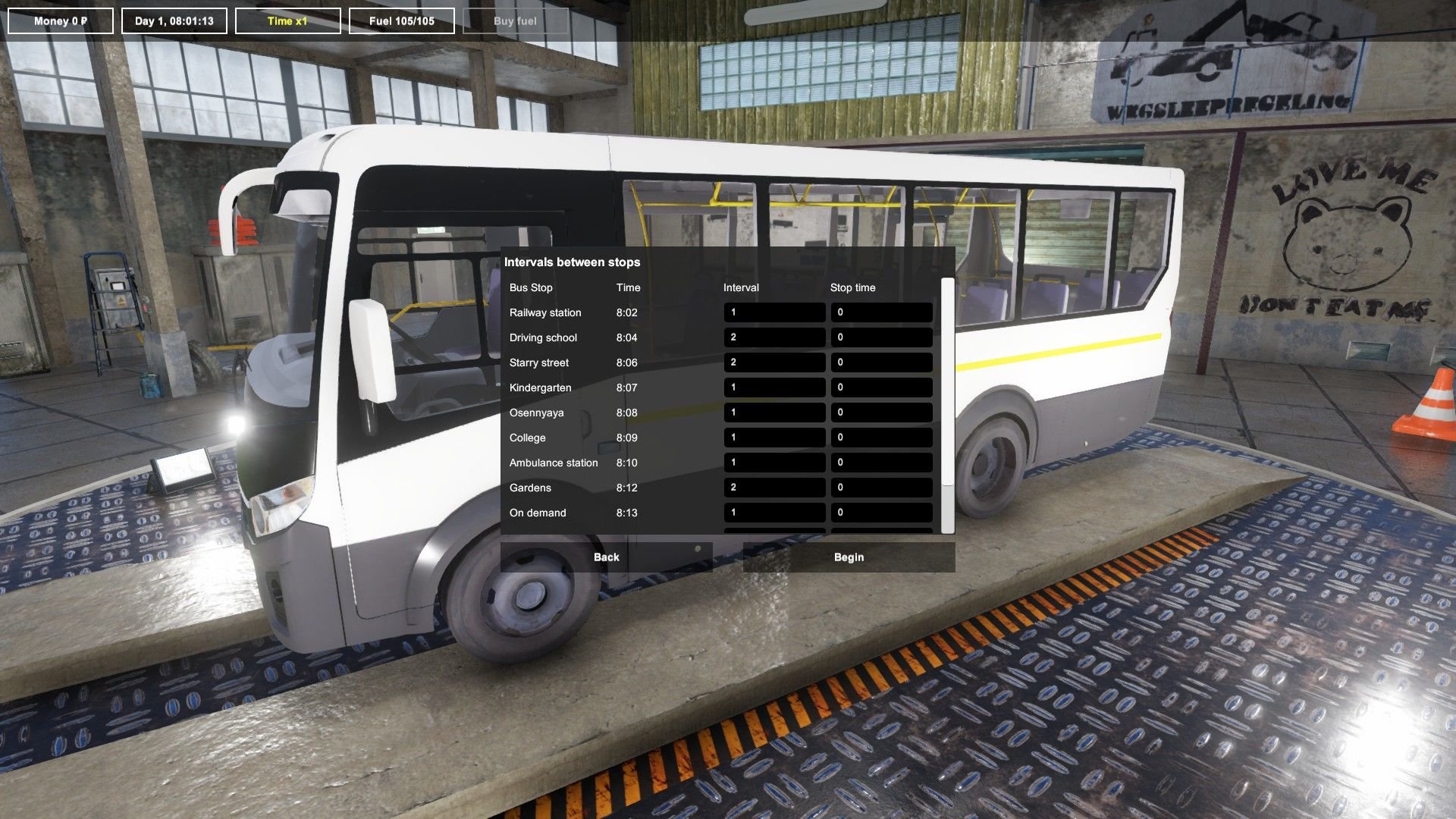Focus Gardens interval input
The height and width of the screenshot is (819, 1456).
774,488
